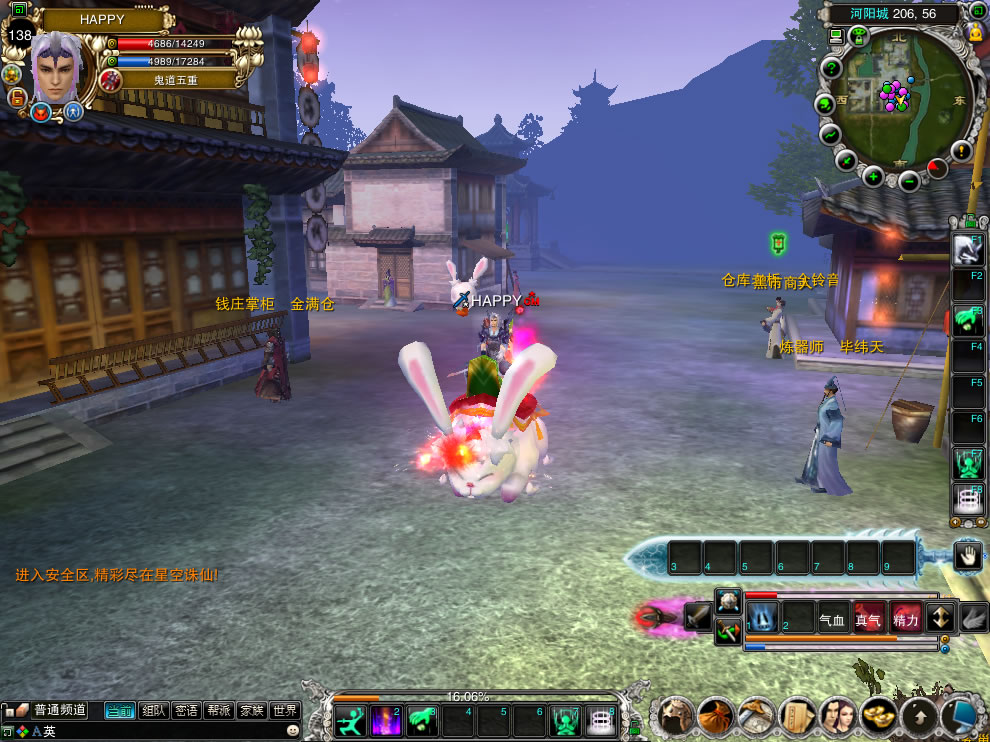Use the purple flame skill in slot 2

(385, 720)
